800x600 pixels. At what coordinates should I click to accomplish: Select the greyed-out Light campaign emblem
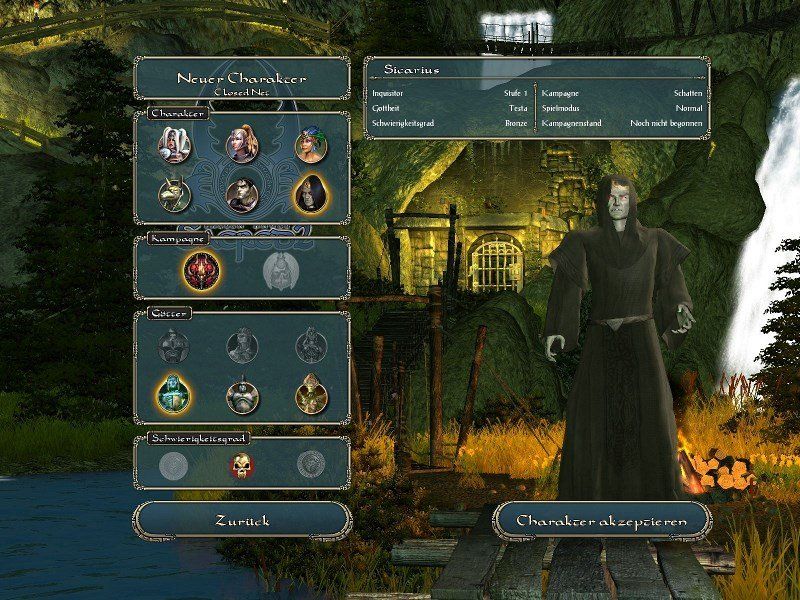tap(280, 269)
